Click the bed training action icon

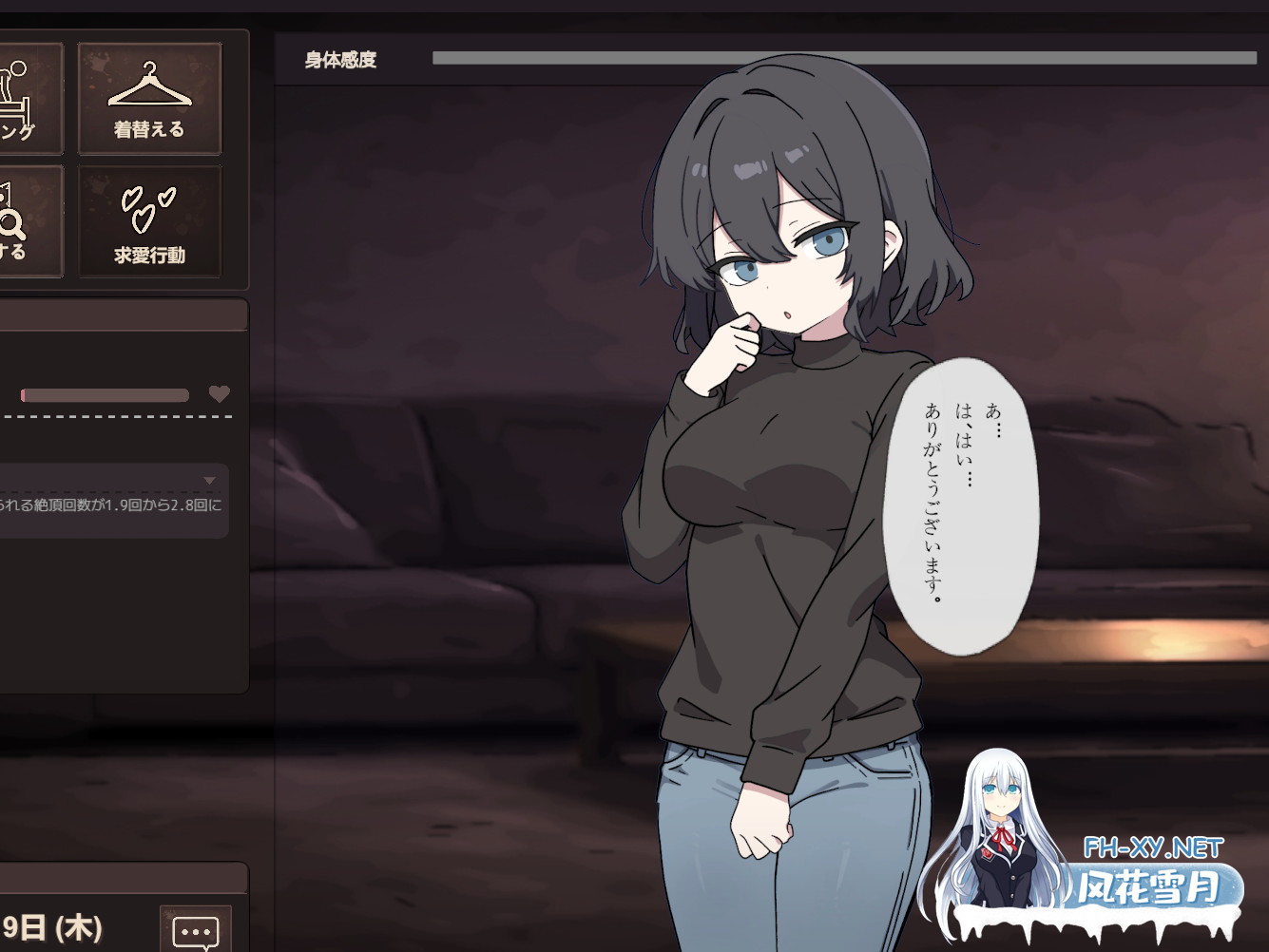[x=19, y=97]
